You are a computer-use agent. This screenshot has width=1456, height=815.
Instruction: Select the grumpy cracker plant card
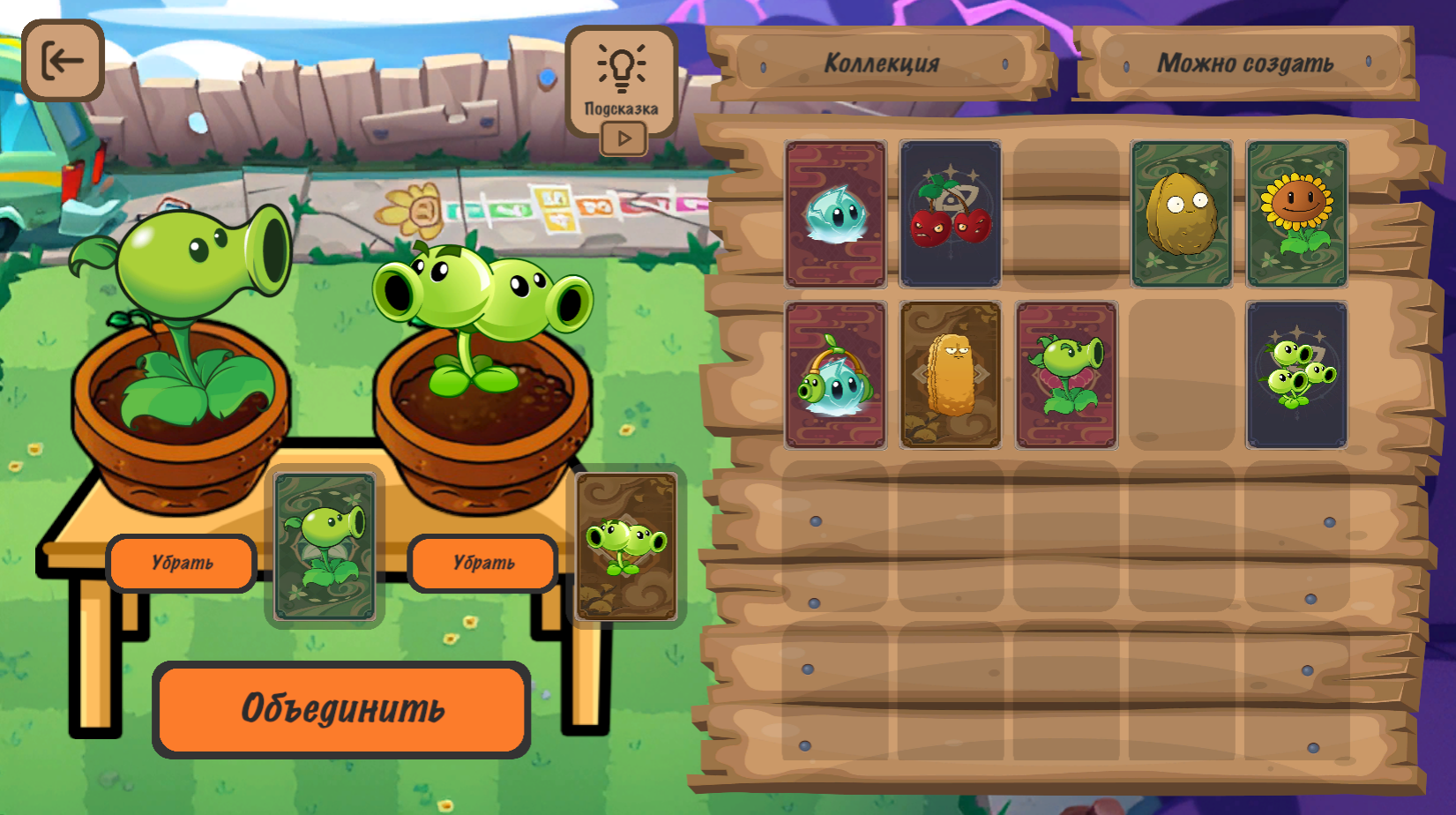pyautogui.click(x=949, y=373)
